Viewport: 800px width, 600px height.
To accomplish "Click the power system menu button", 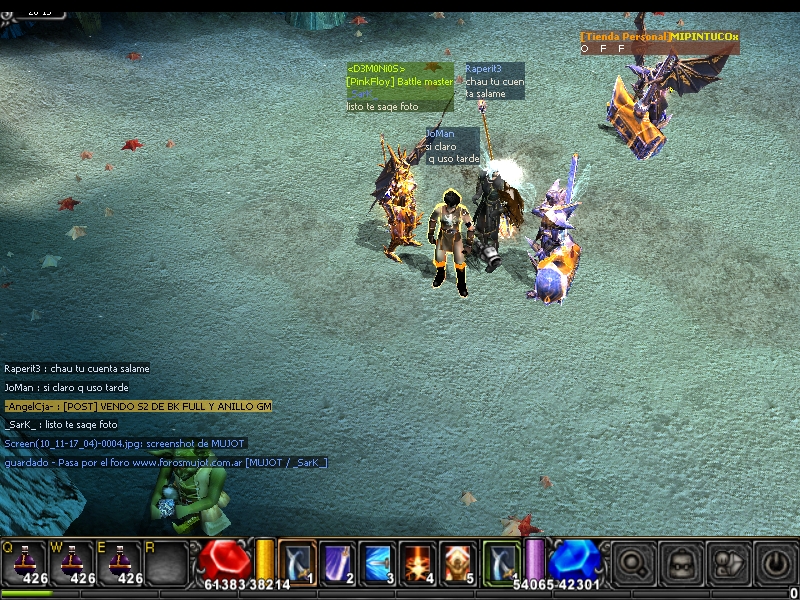I will (774, 564).
